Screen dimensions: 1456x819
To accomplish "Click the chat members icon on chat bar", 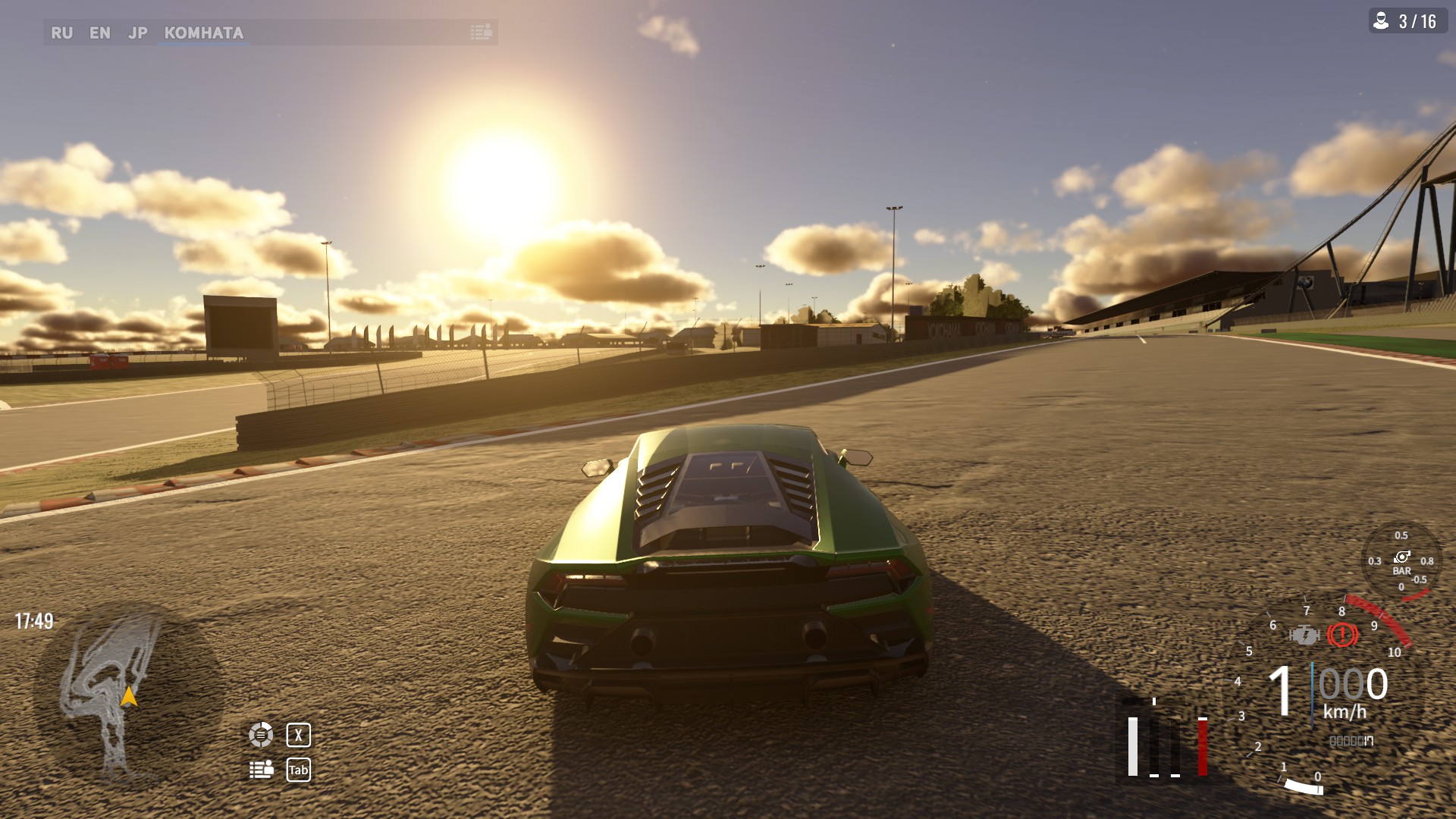I will [x=481, y=32].
